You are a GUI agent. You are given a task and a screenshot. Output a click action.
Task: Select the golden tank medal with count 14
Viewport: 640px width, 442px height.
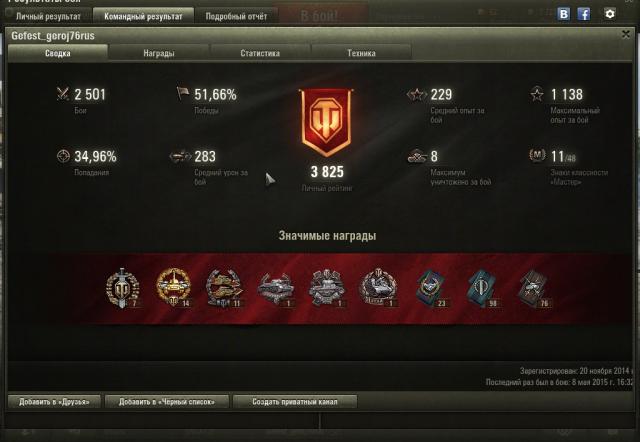pyautogui.click(x=172, y=287)
